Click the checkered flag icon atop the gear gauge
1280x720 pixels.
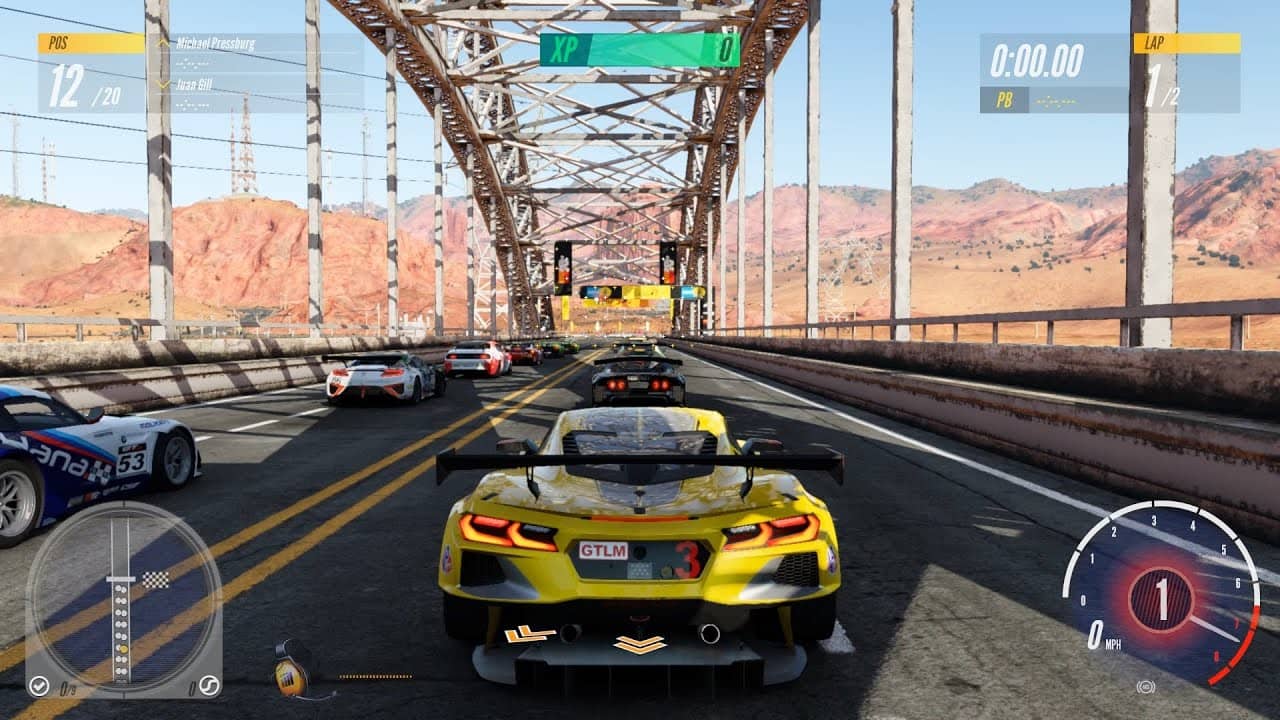pos(154,580)
